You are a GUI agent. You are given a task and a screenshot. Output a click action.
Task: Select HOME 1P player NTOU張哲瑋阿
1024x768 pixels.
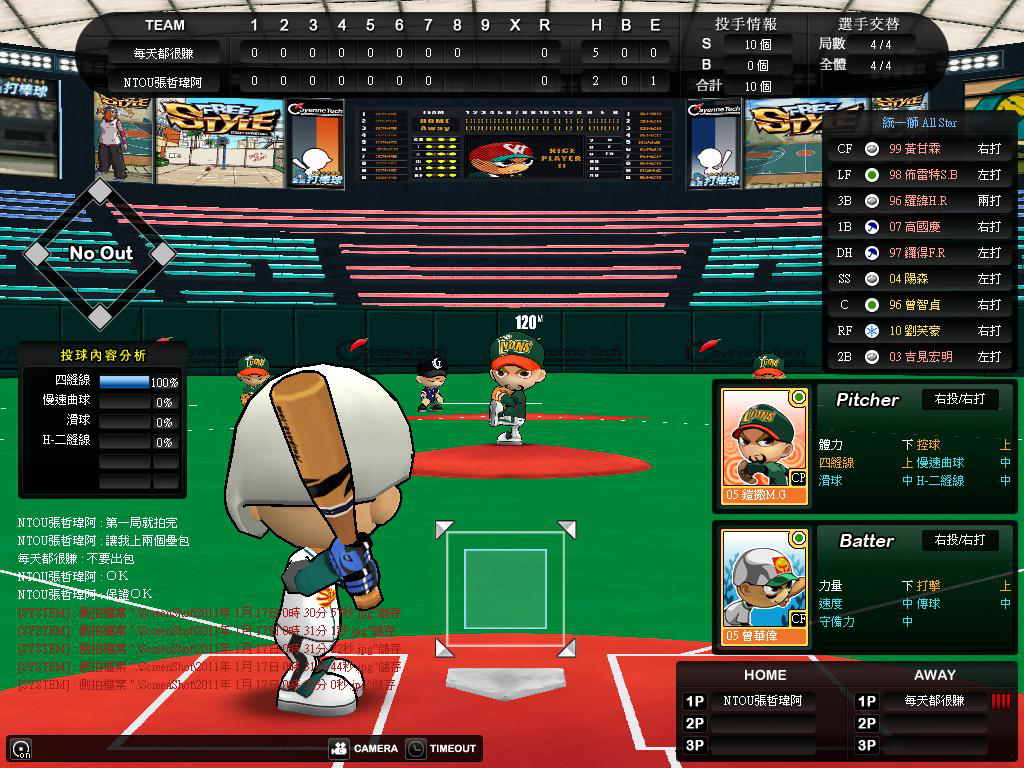(762, 701)
